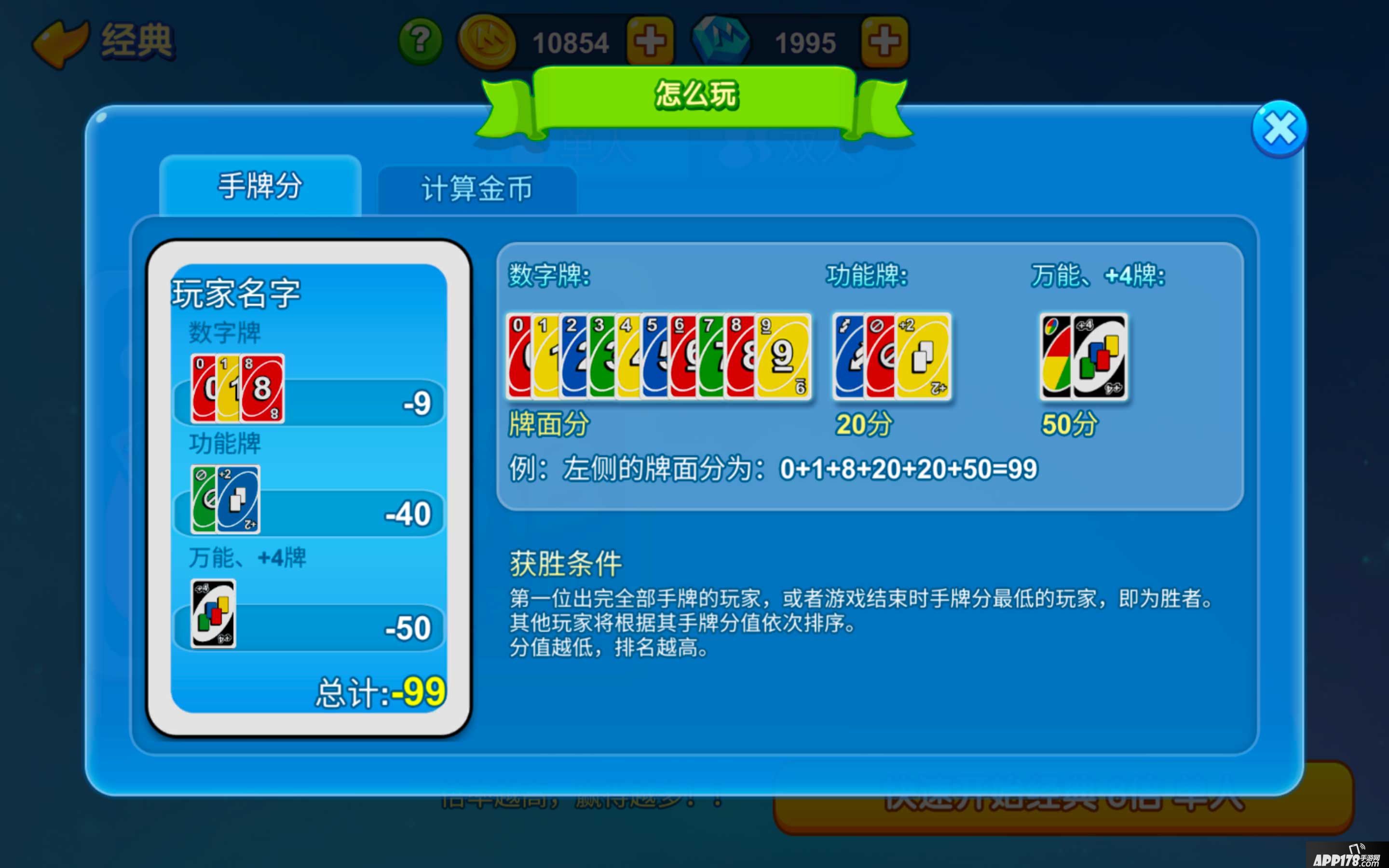Screen dimensions: 1389x868
Task: Tap the green question mark help icon
Action: click(x=420, y=41)
